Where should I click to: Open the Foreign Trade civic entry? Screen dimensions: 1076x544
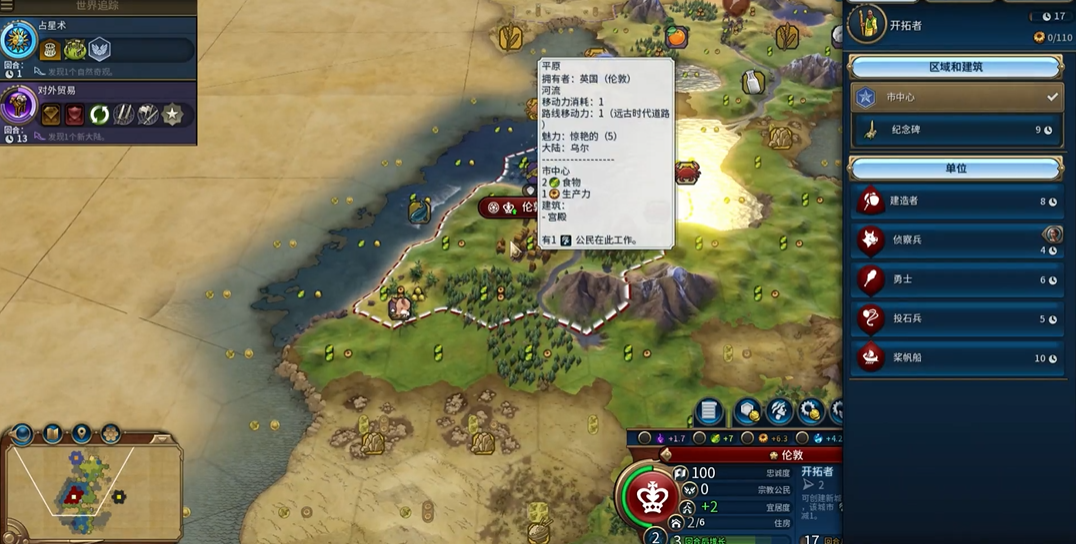pos(20,106)
